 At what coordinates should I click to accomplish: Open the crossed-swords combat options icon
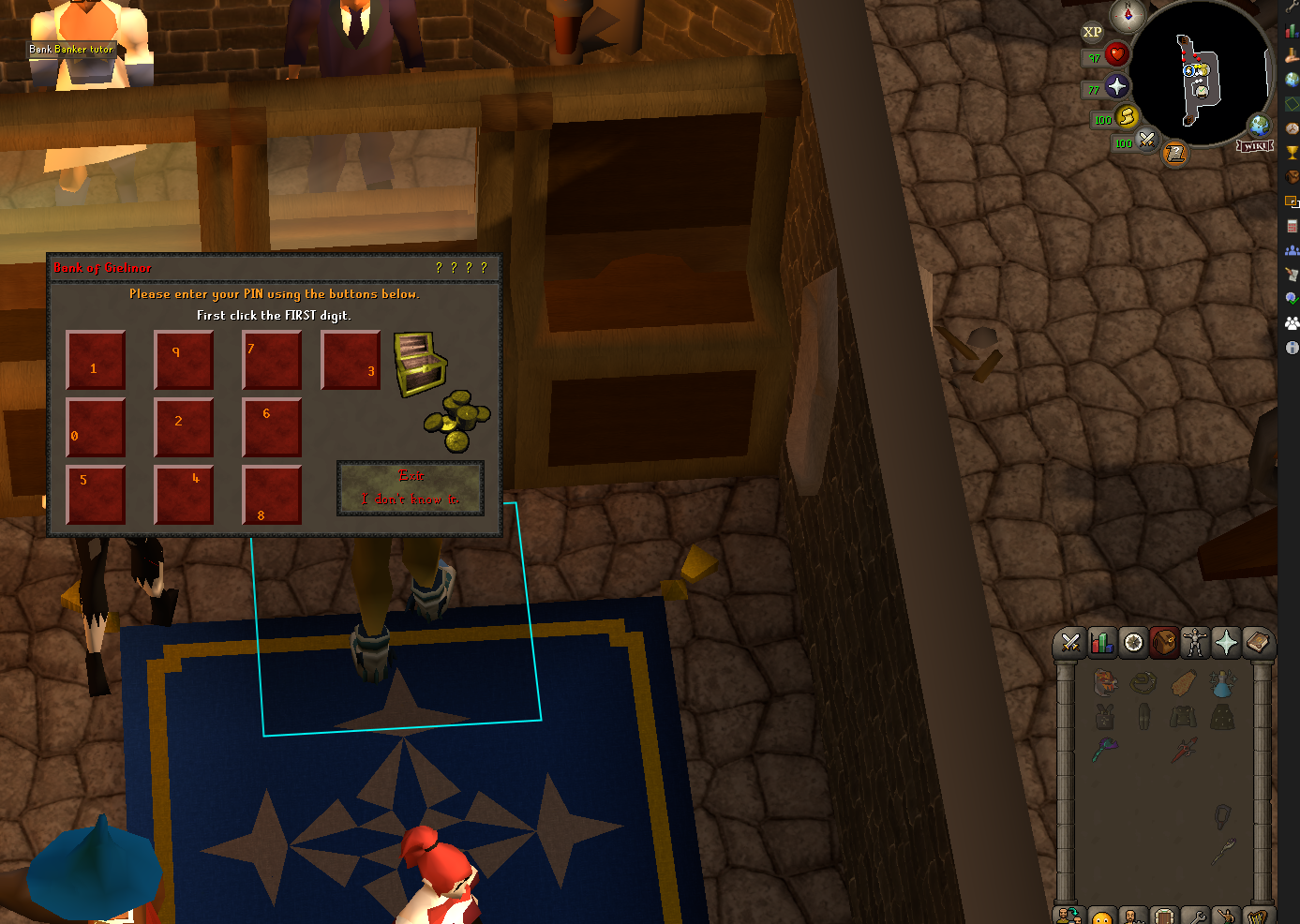[1071, 643]
